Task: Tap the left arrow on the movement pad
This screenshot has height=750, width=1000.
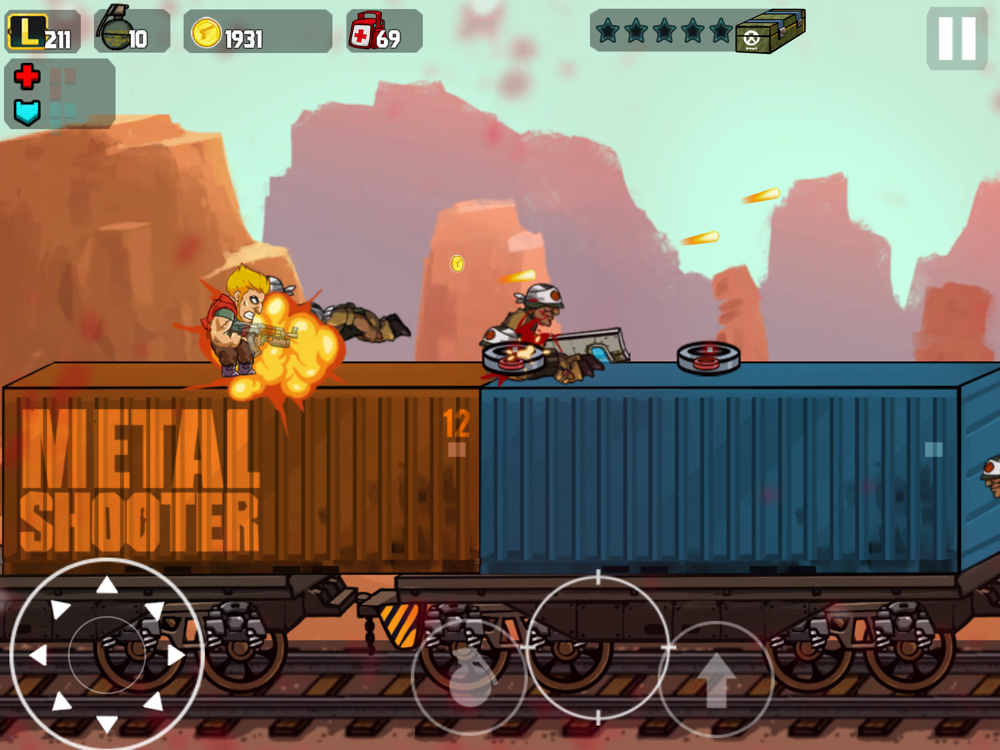Action: pos(38,656)
